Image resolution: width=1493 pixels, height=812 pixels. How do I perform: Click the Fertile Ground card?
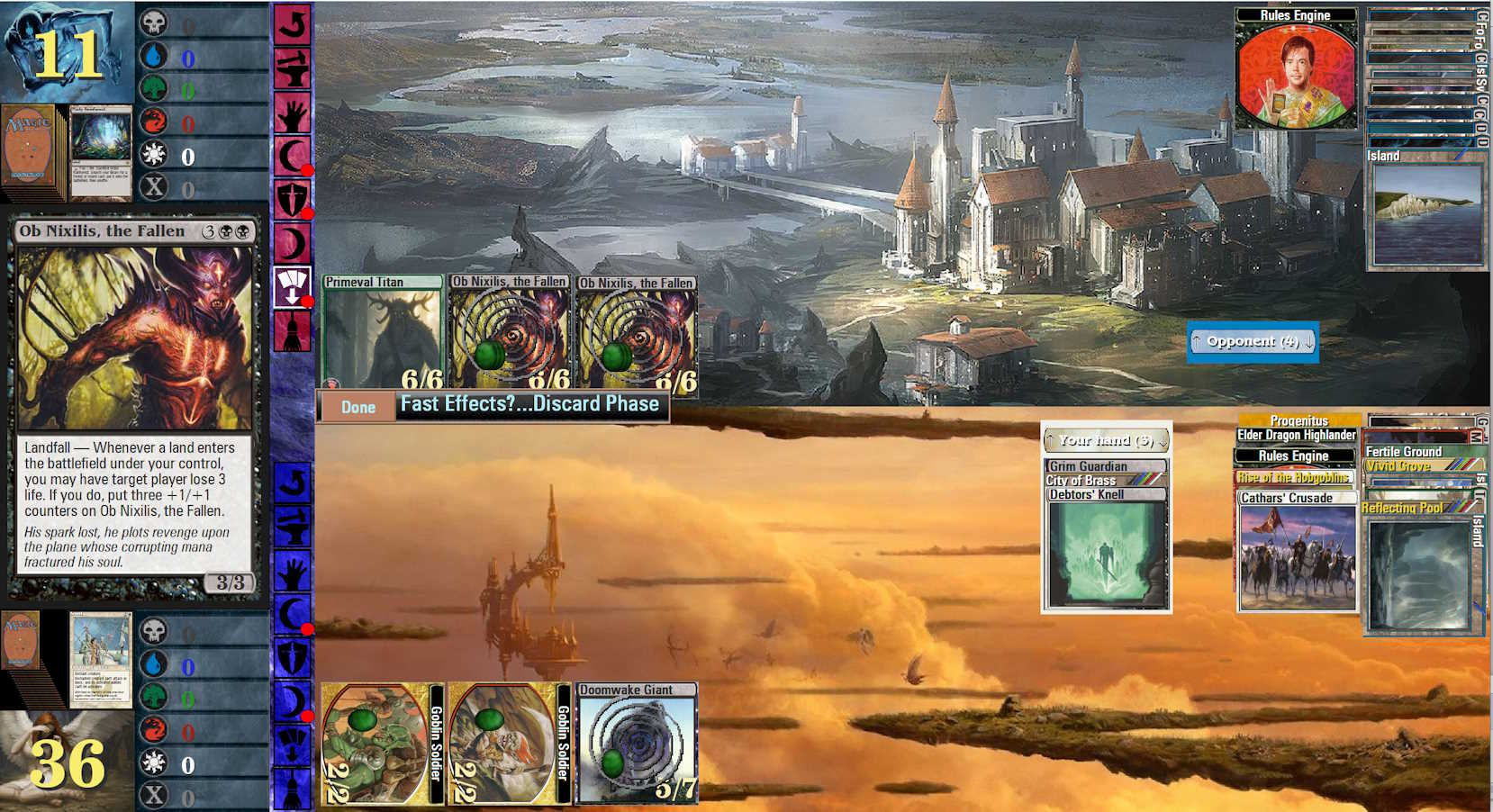click(x=1405, y=451)
